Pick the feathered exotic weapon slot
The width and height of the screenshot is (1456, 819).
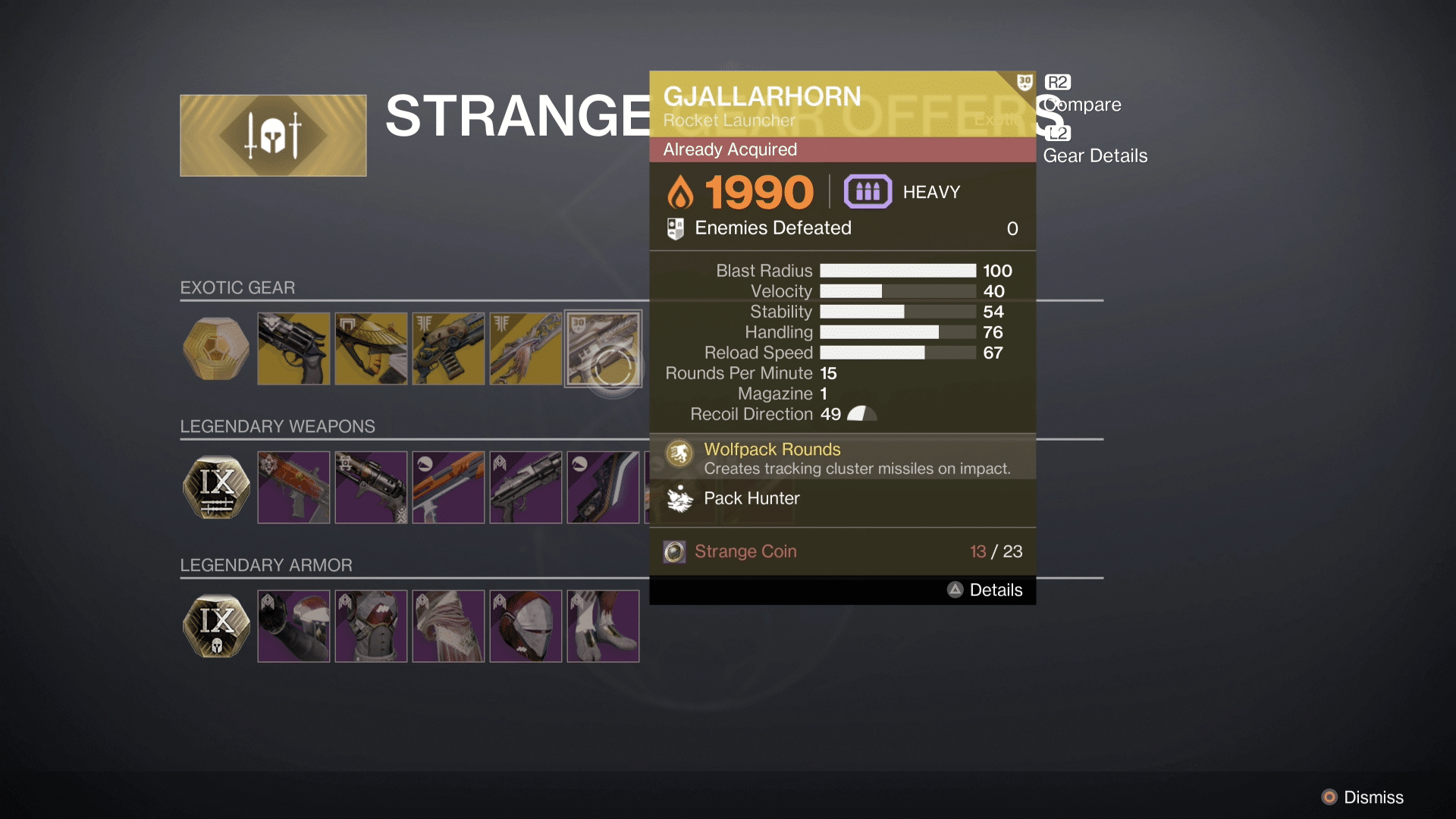[x=526, y=349]
